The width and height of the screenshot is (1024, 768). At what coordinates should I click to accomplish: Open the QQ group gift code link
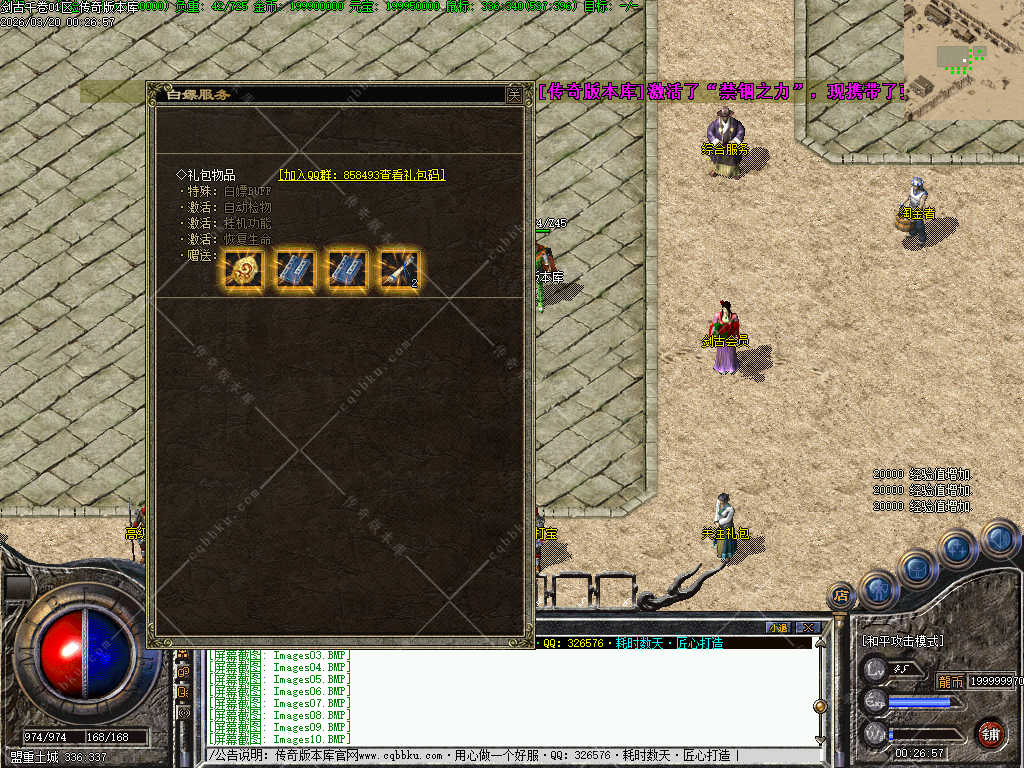pos(362,175)
